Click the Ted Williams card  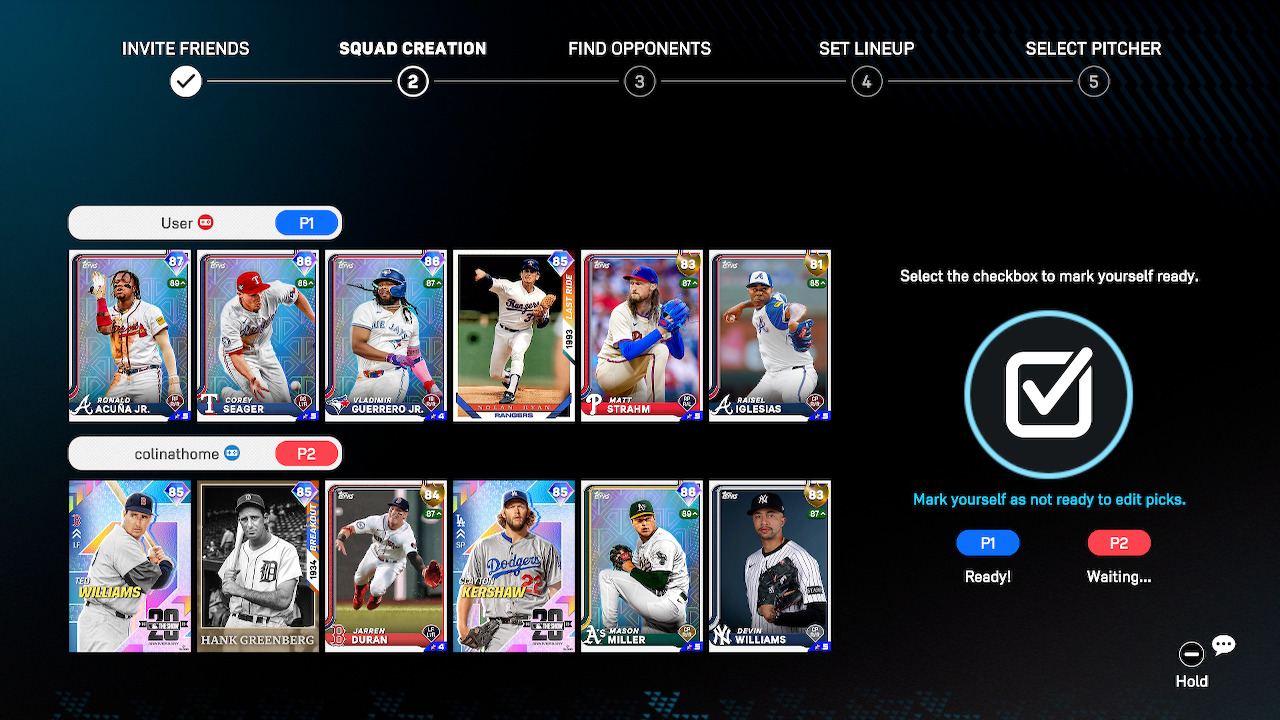pyautogui.click(x=130, y=566)
